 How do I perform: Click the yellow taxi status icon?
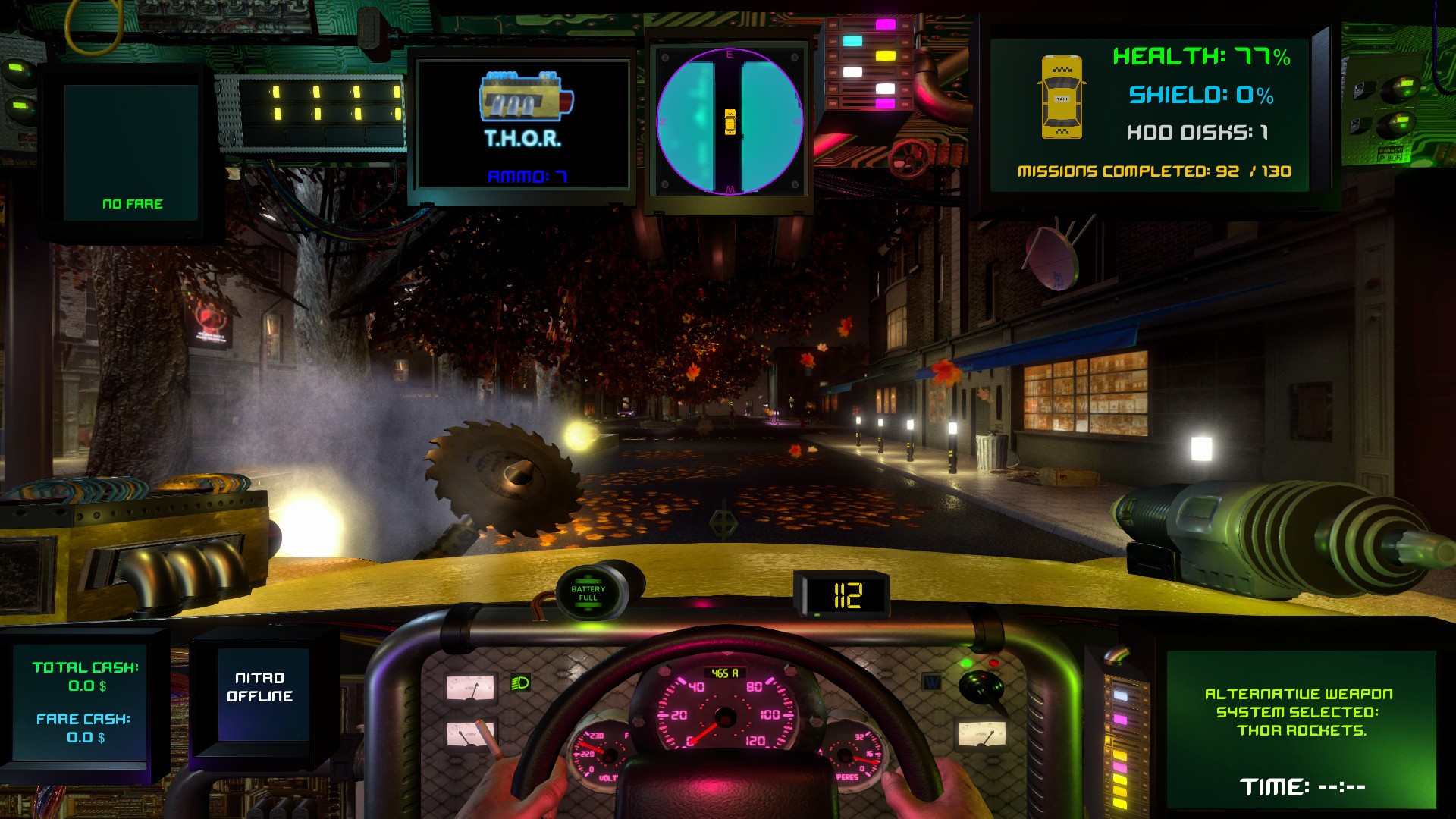[1061, 97]
